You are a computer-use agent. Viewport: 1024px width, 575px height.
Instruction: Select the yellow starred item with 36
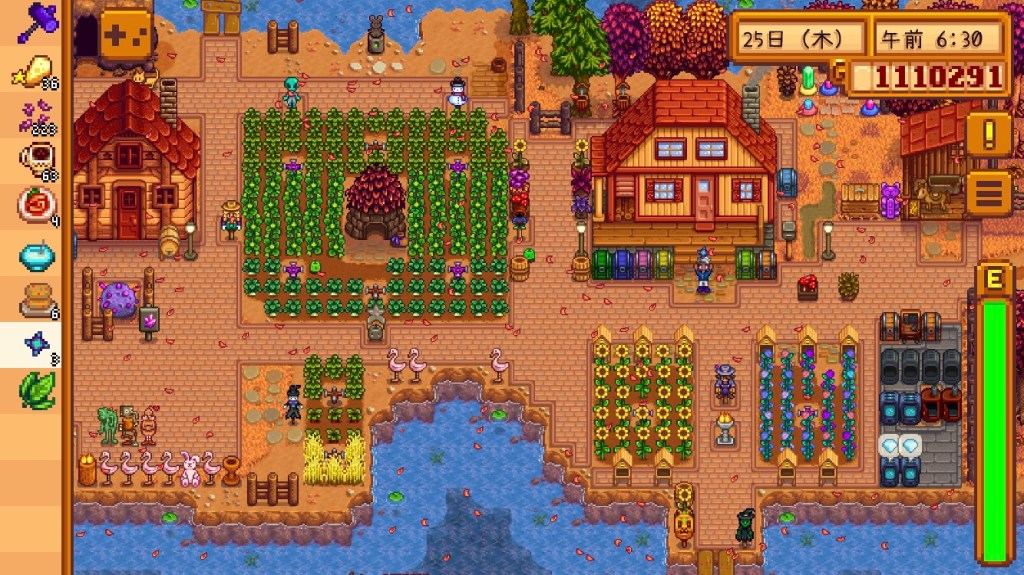(x=34, y=68)
